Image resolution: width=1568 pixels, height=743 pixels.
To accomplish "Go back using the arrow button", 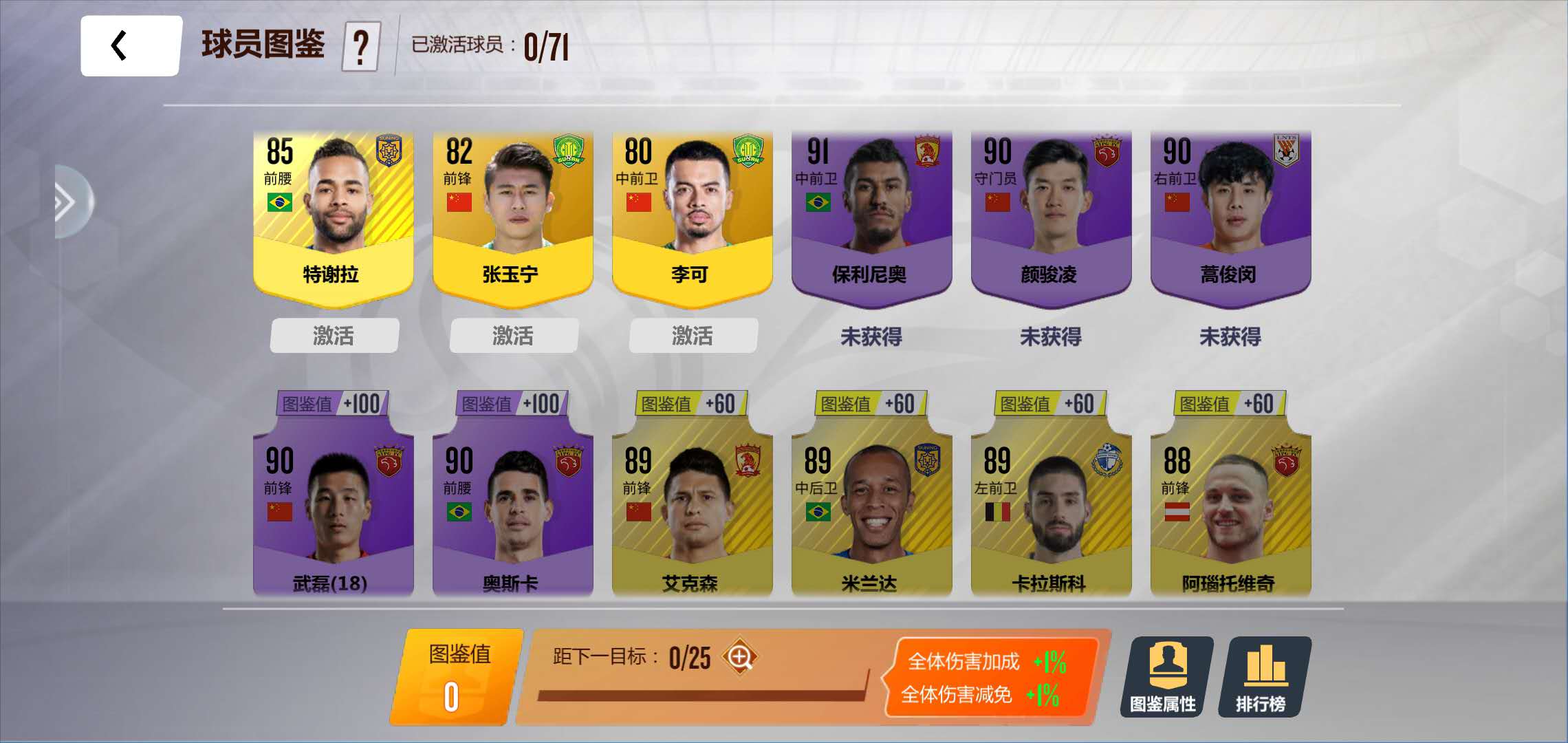I will (130, 46).
